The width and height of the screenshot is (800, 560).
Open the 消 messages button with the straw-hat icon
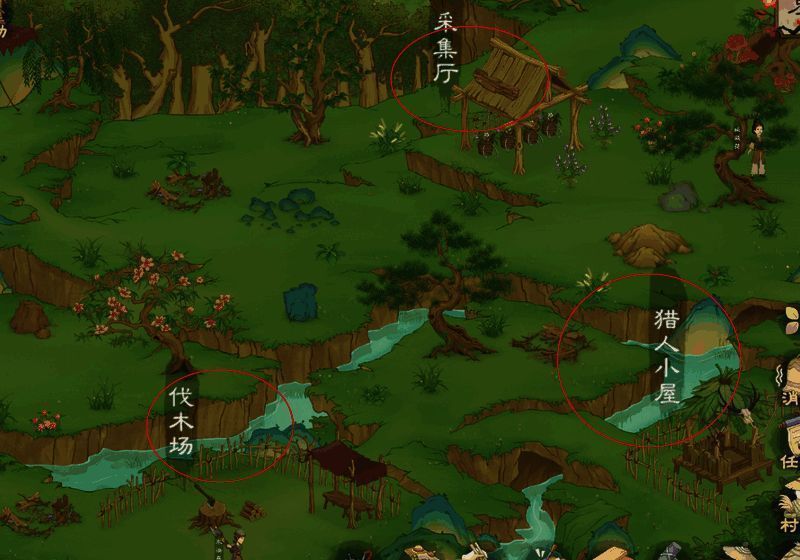tap(788, 392)
